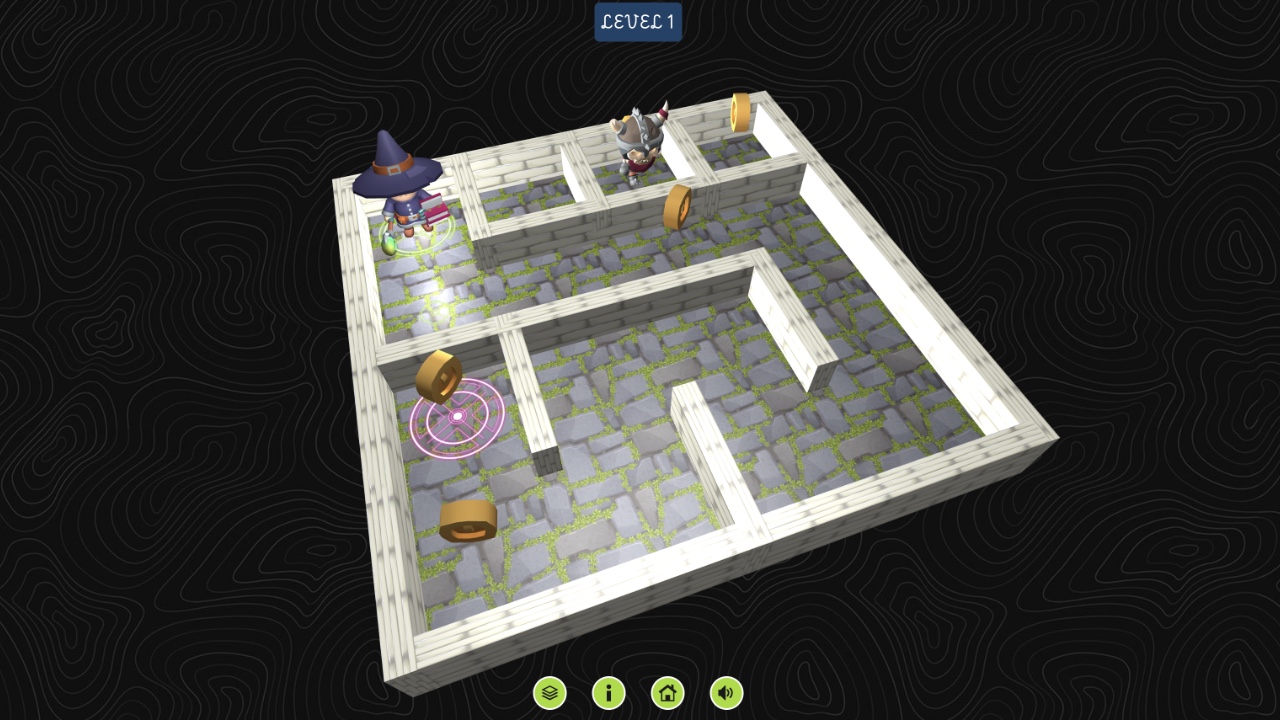Click the lone wall block in maze center
Image resolution: width=1280 pixels, height=720 pixels.
pyautogui.click(x=545, y=460)
